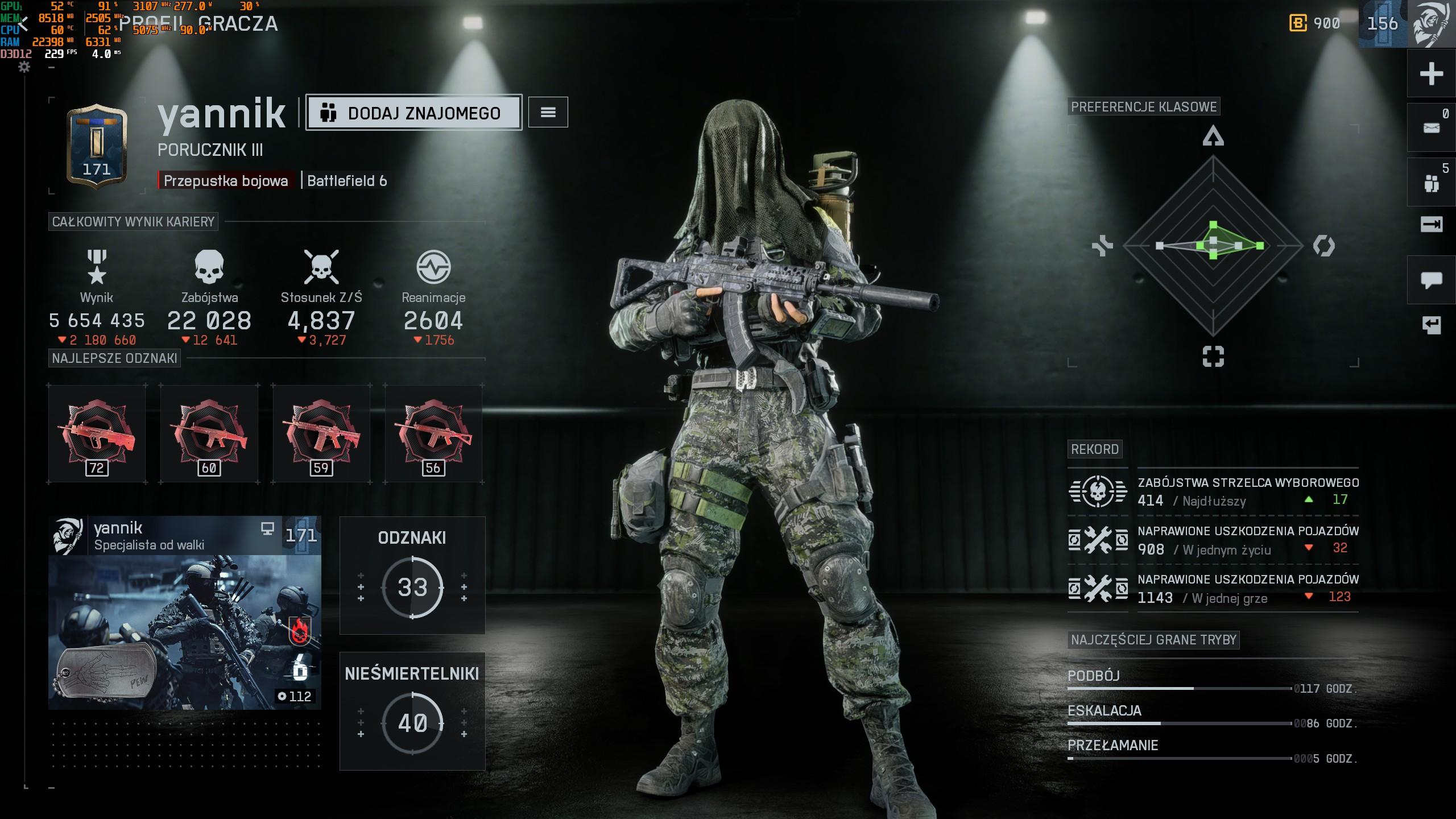Click the yannik rank 171 emblem

(x=97, y=147)
